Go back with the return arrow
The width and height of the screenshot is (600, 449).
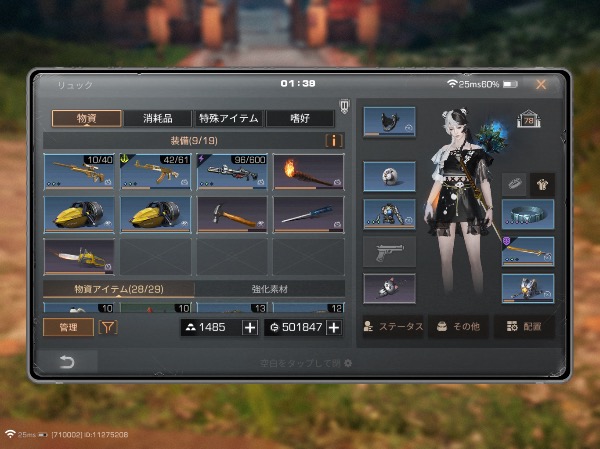[x=67, y=363]
